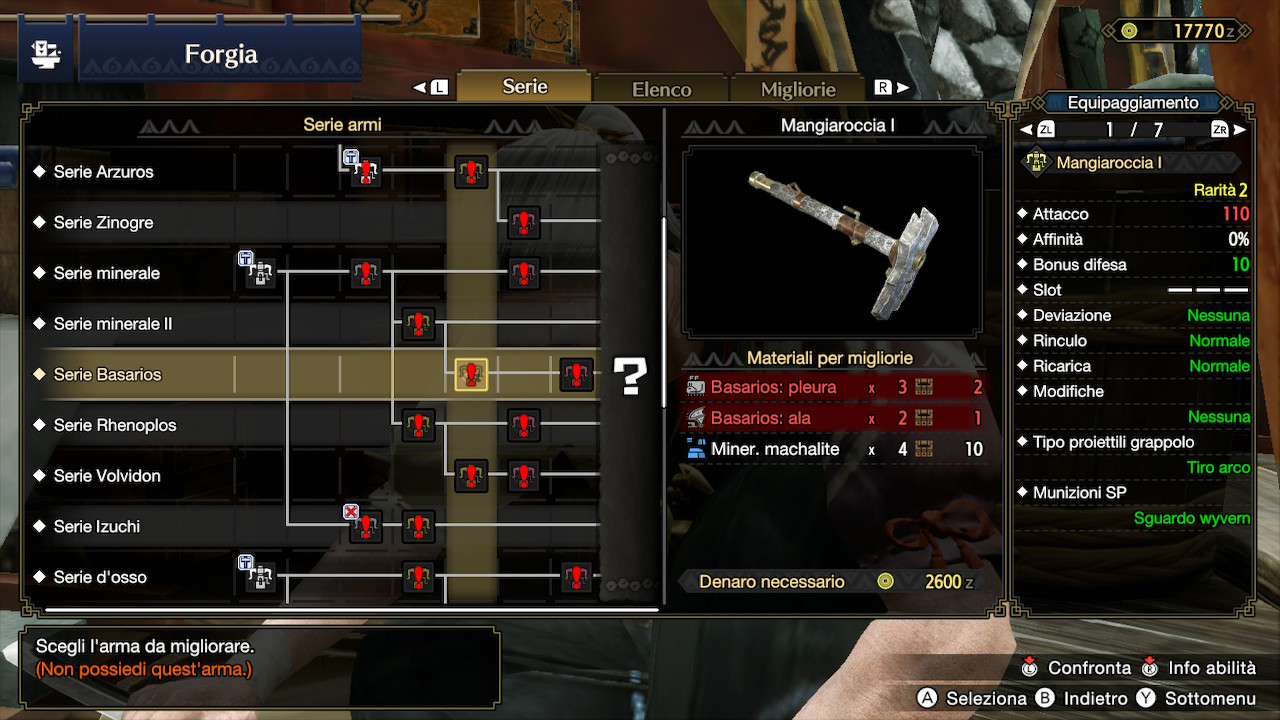The height and width of the screenshot is (720, 1280).
Task: Click Sottomenu at the bottom right
Action: [1211, 699]
